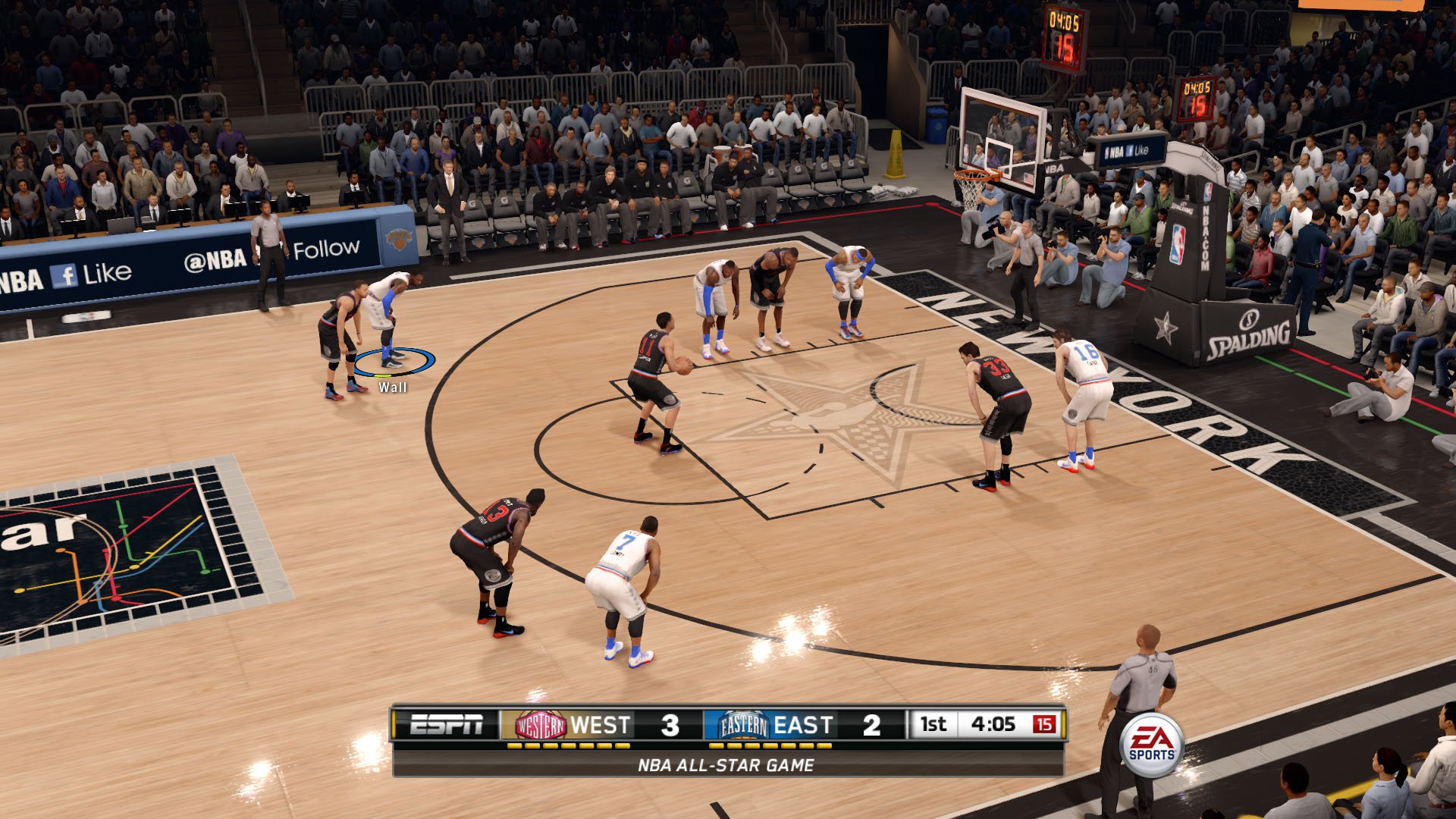1456x819 pixels.
Task: Click the Wall player name label
Action: pos(393,388)
